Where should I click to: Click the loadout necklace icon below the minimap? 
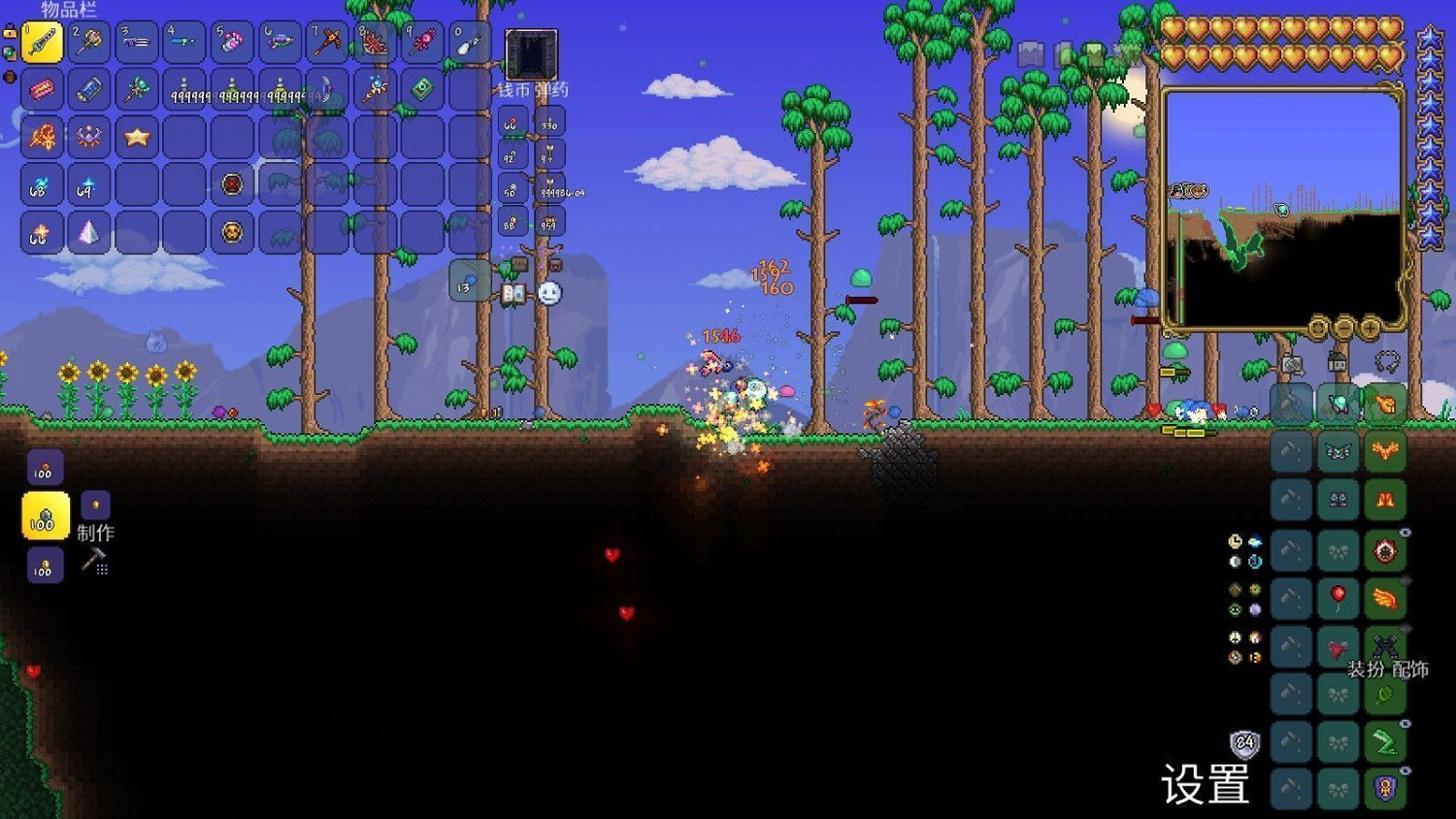(x=1387, y=362)
